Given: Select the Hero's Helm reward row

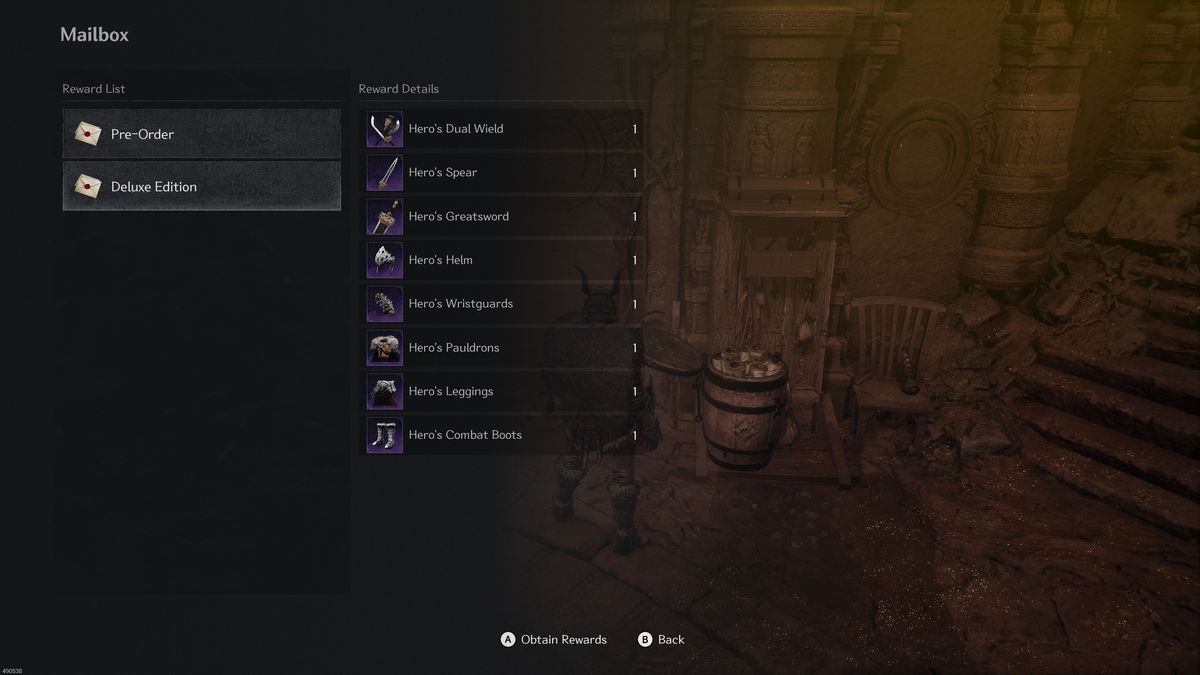Looking at the screenshot, I should 501,260.
